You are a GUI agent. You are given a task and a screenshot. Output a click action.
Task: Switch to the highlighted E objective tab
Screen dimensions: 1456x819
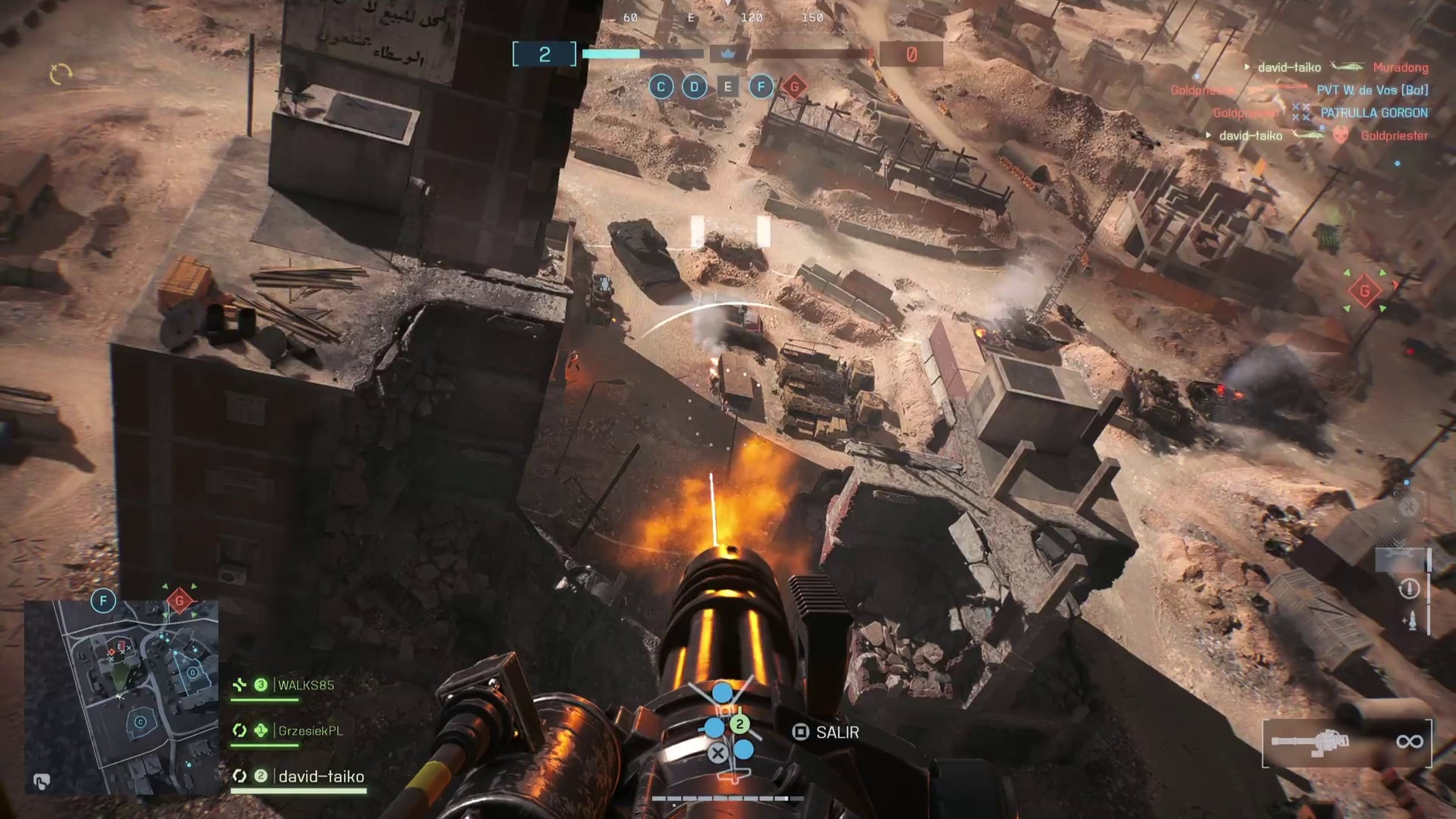point(728,87)
